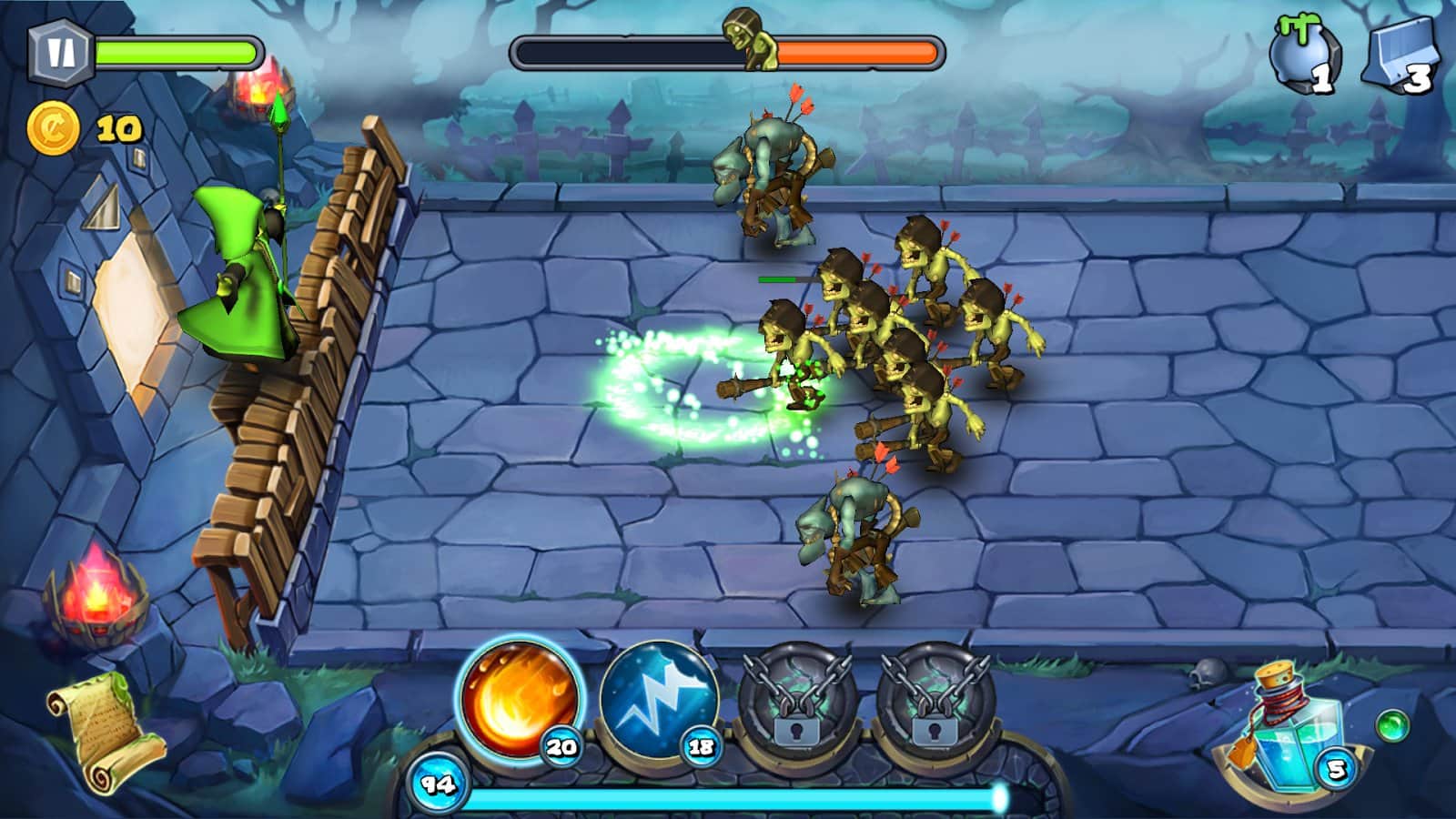Screen dimensions: 1456x819
Task: Activate the lightning bolt spell
Action: [x=657, y=706]
